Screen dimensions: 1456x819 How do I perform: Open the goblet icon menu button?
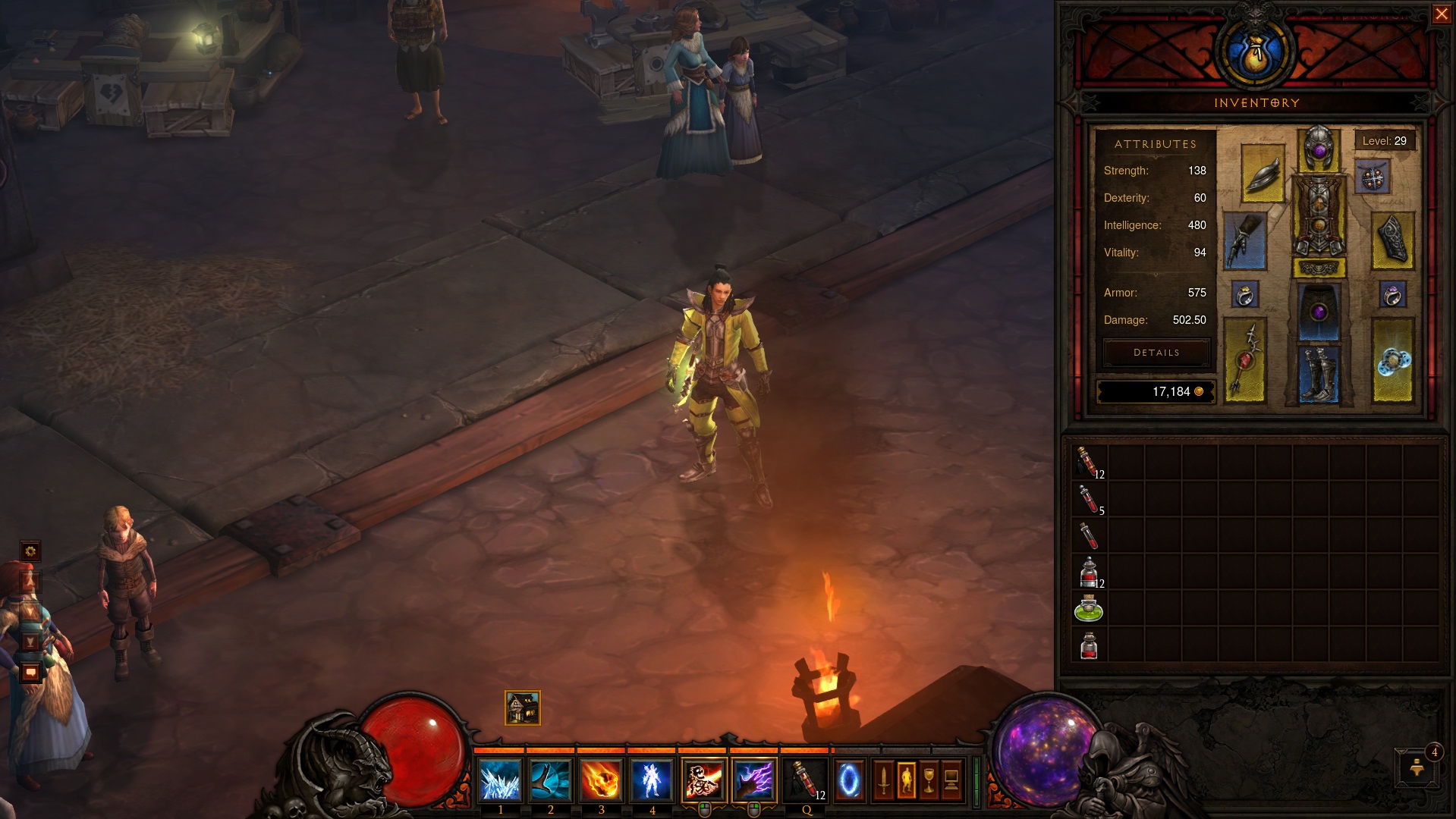click(929, 780)
